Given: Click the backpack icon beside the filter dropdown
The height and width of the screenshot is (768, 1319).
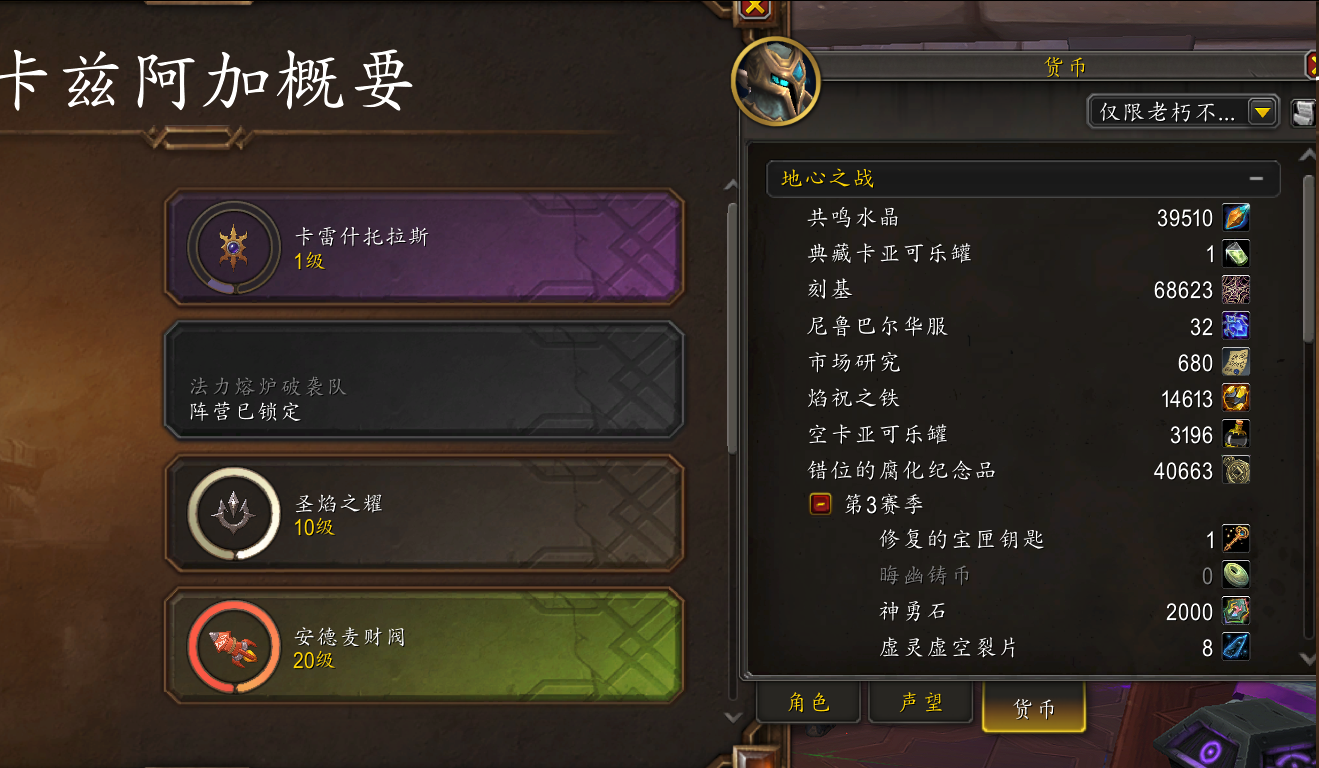Looking at the screenshot, I should 1302,112.
